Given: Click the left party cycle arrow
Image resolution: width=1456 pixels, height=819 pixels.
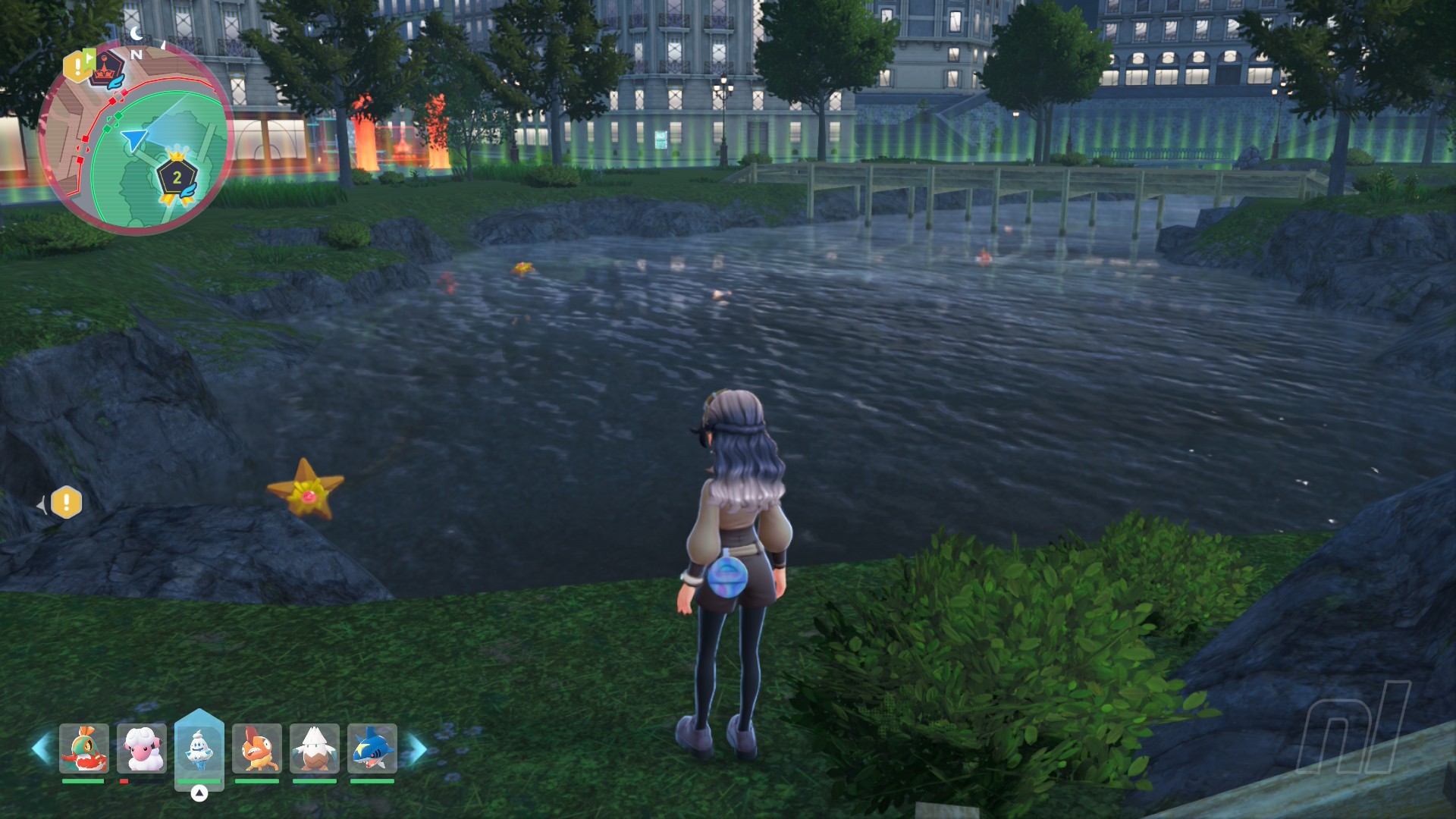Looking at the screenshot, I should coord(41,749).
